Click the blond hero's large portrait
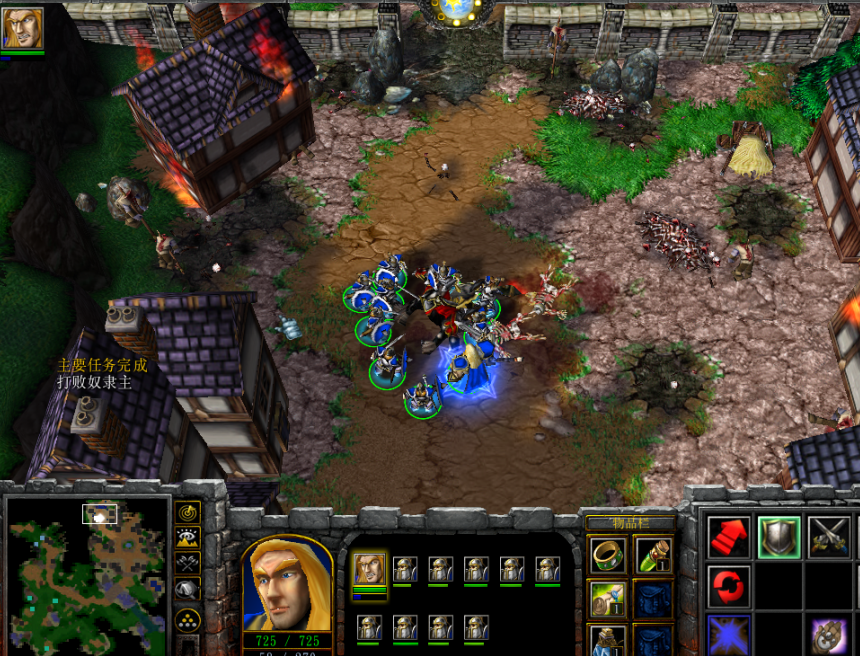 point(287,585)
